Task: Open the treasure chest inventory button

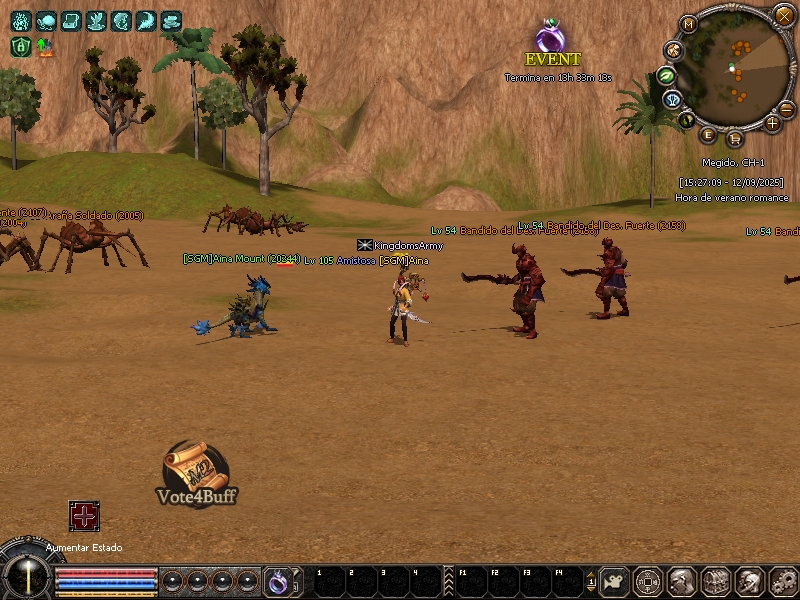Action: (715, 580)
